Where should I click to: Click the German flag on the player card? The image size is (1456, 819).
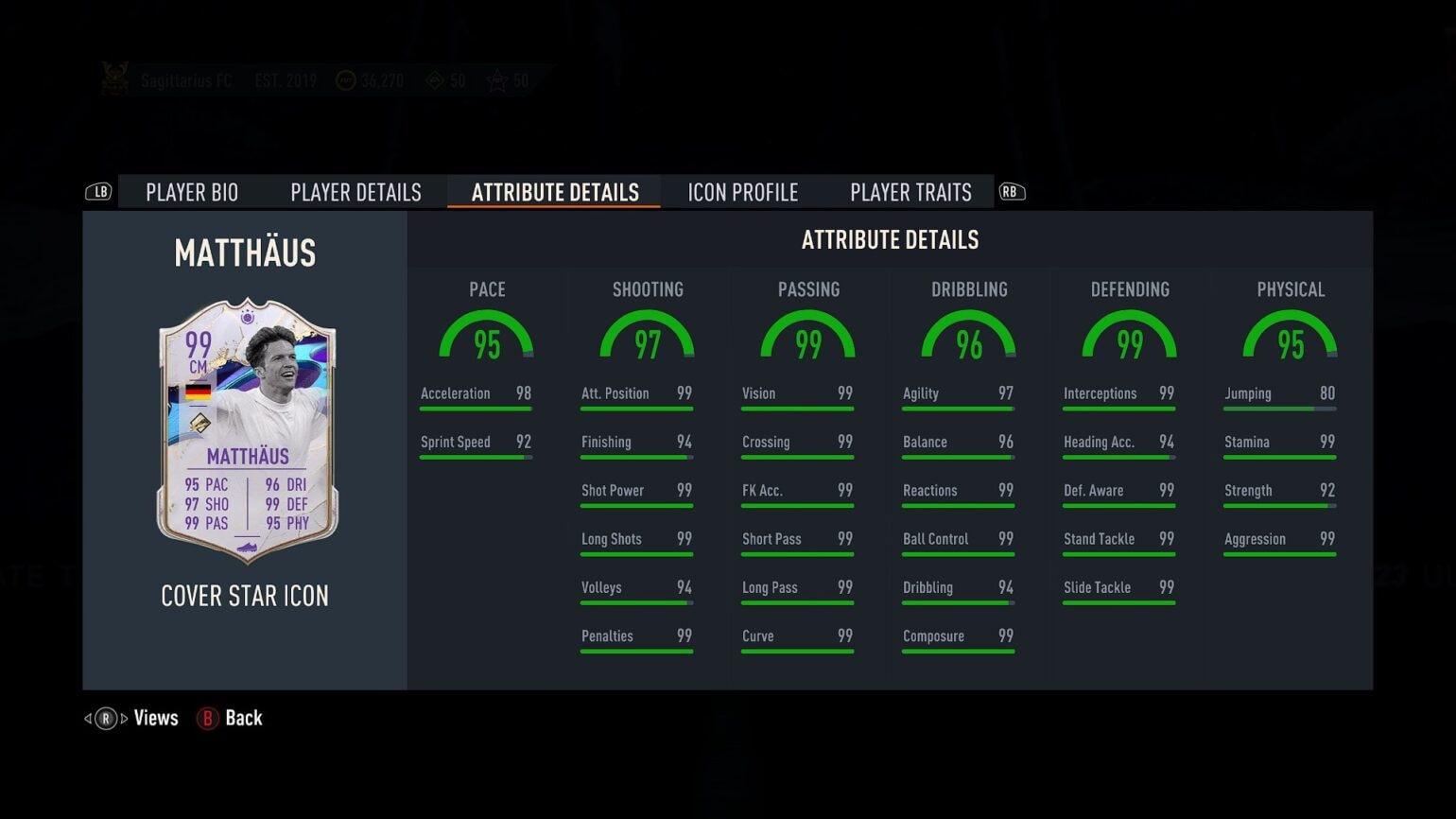[x=198, y=393]
